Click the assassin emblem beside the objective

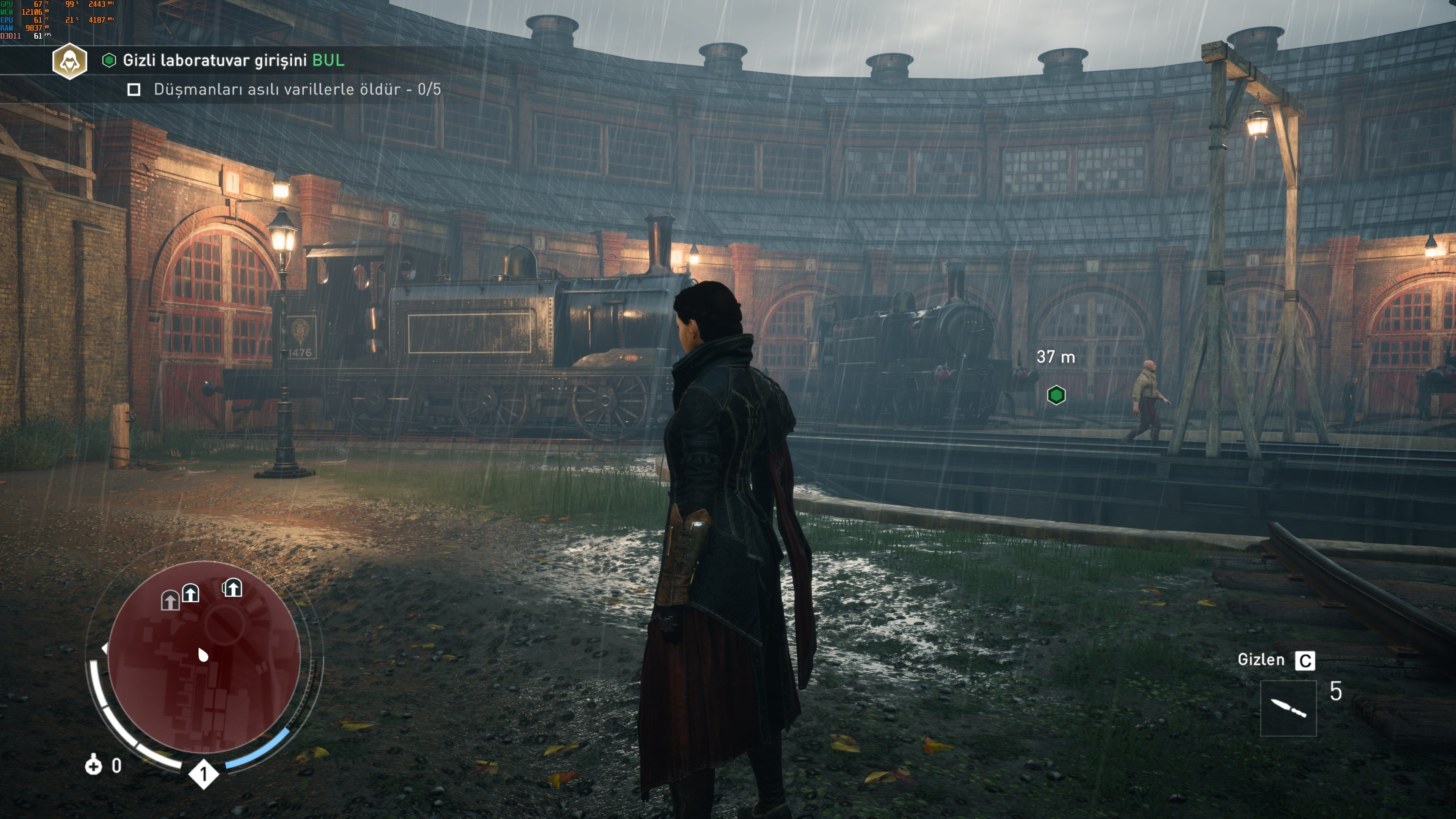(69, 61)
